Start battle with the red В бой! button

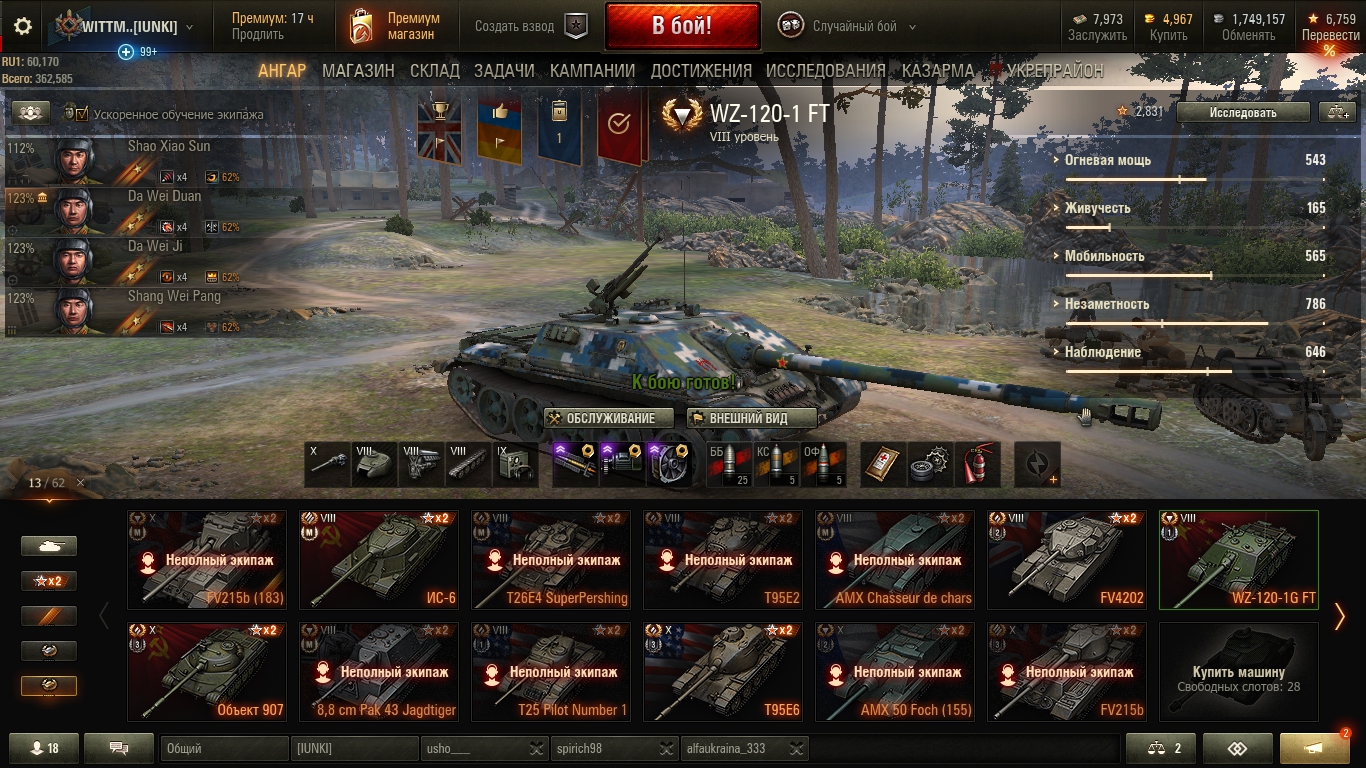682,26
